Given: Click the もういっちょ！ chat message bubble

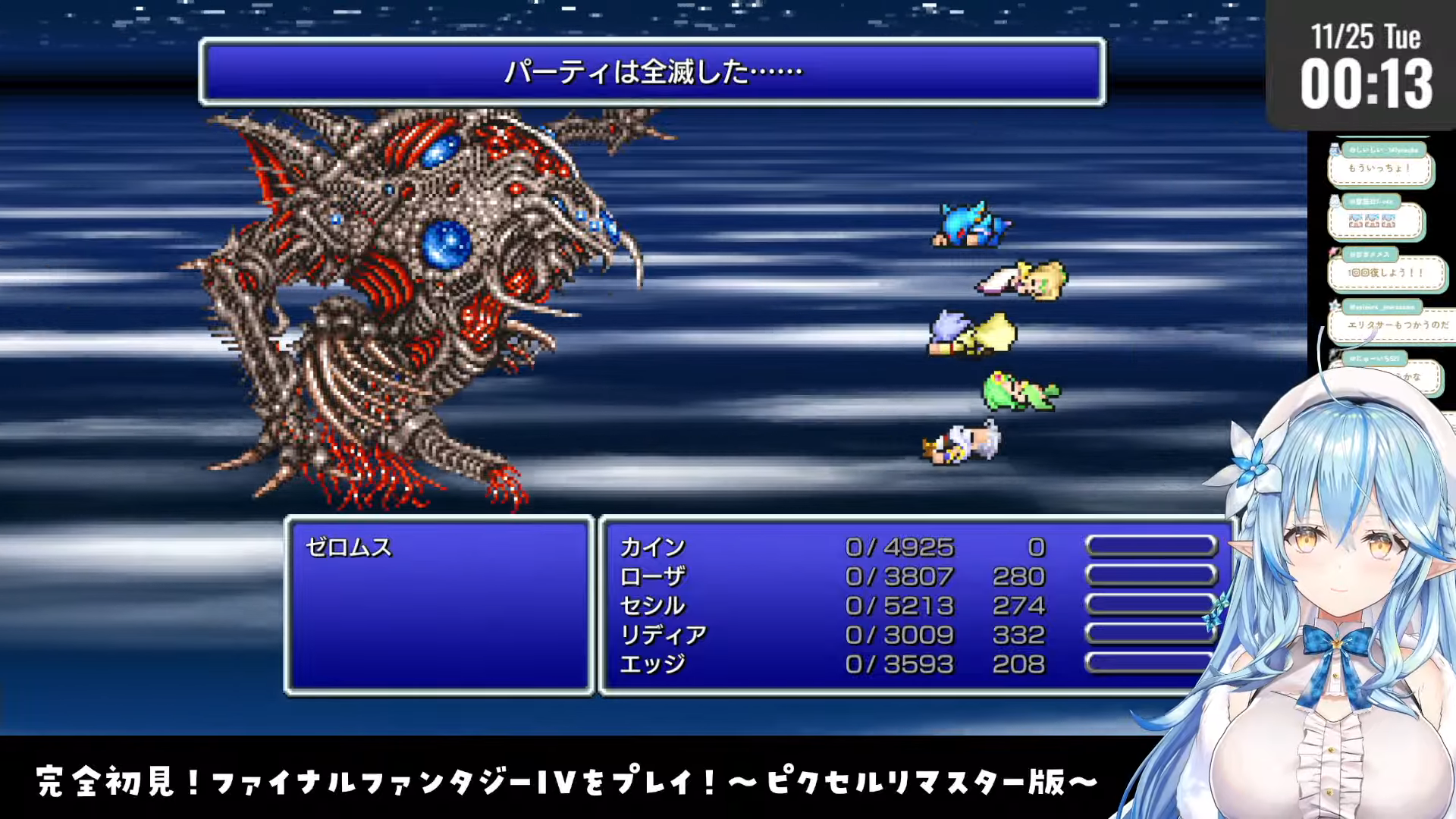Looking at the screenshot, I should click(x=1379, y=168).
